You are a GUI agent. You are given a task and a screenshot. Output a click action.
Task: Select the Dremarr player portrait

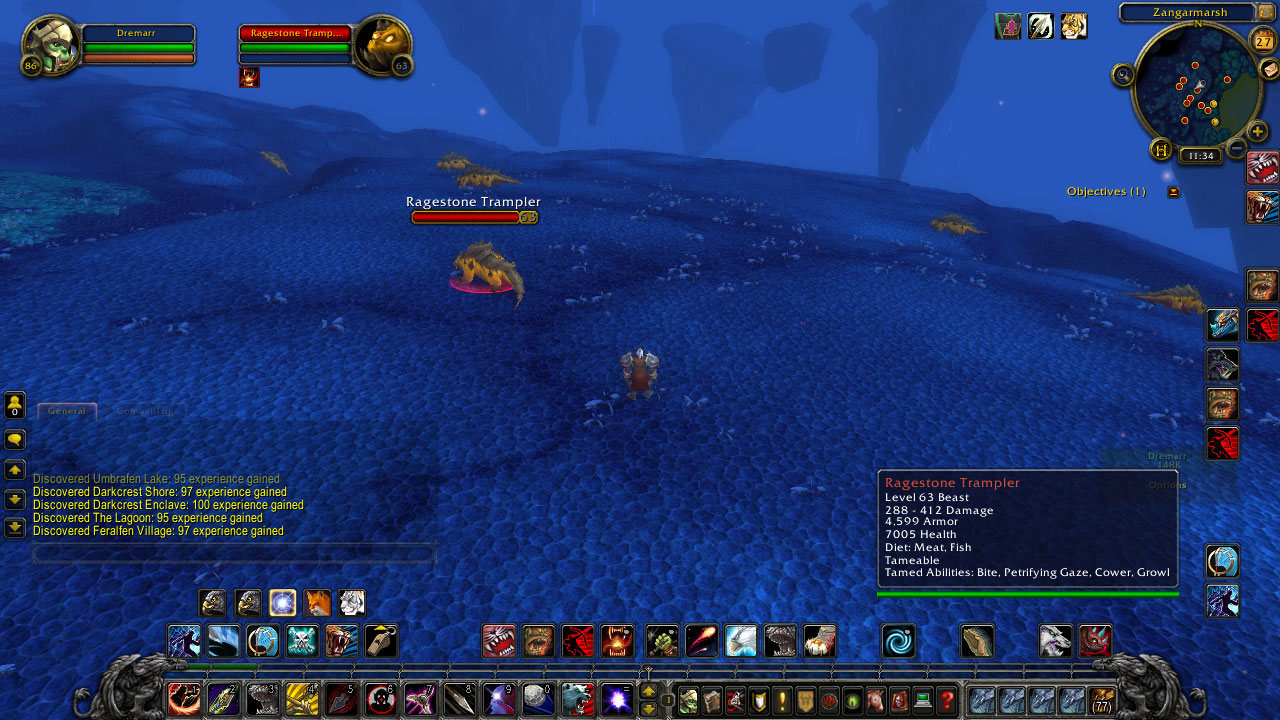[x=50, y=45]
